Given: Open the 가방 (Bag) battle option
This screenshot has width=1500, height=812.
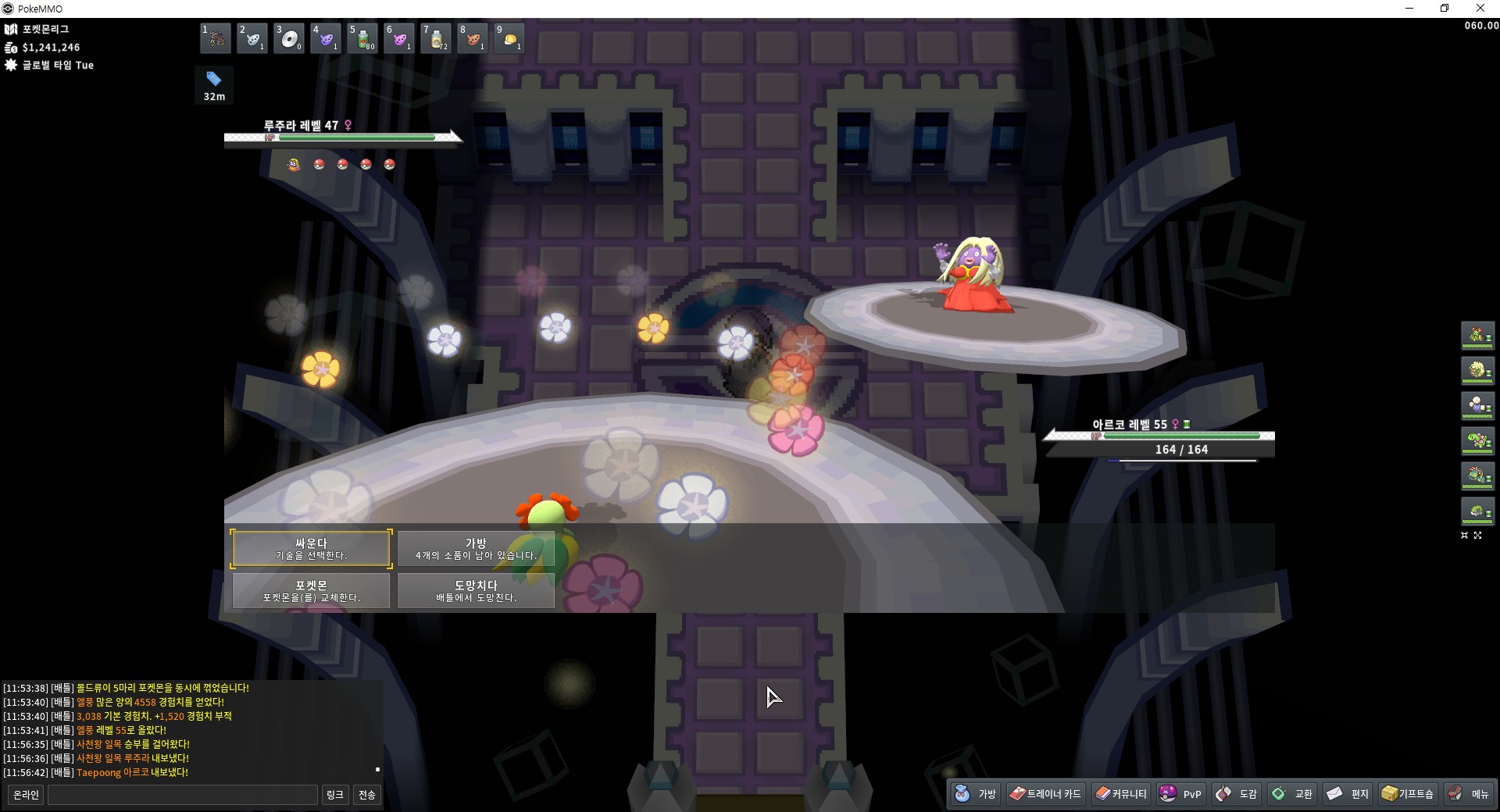Looking at the screenshot, I should (x=476, y=549).
